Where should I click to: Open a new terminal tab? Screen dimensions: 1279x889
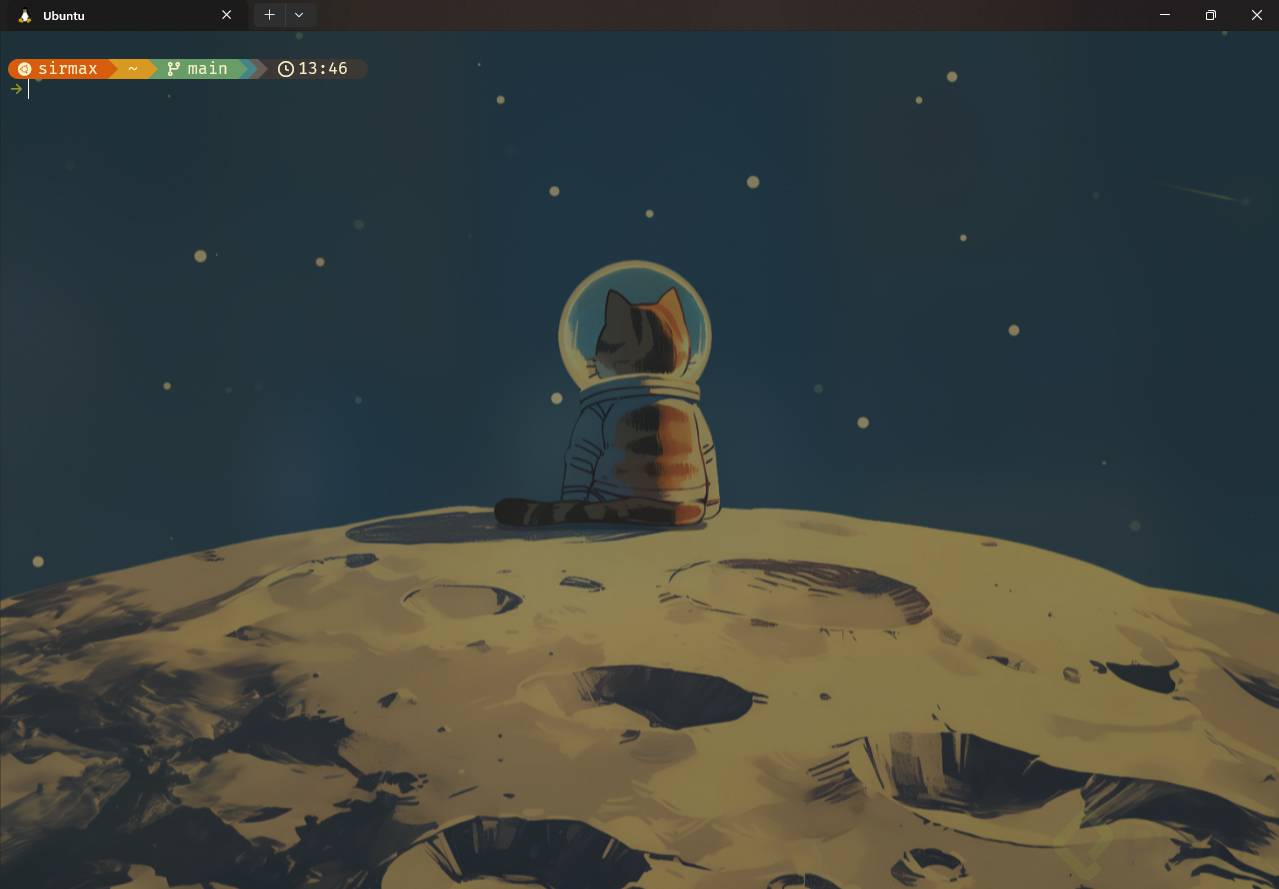click(x=269, y=15)
